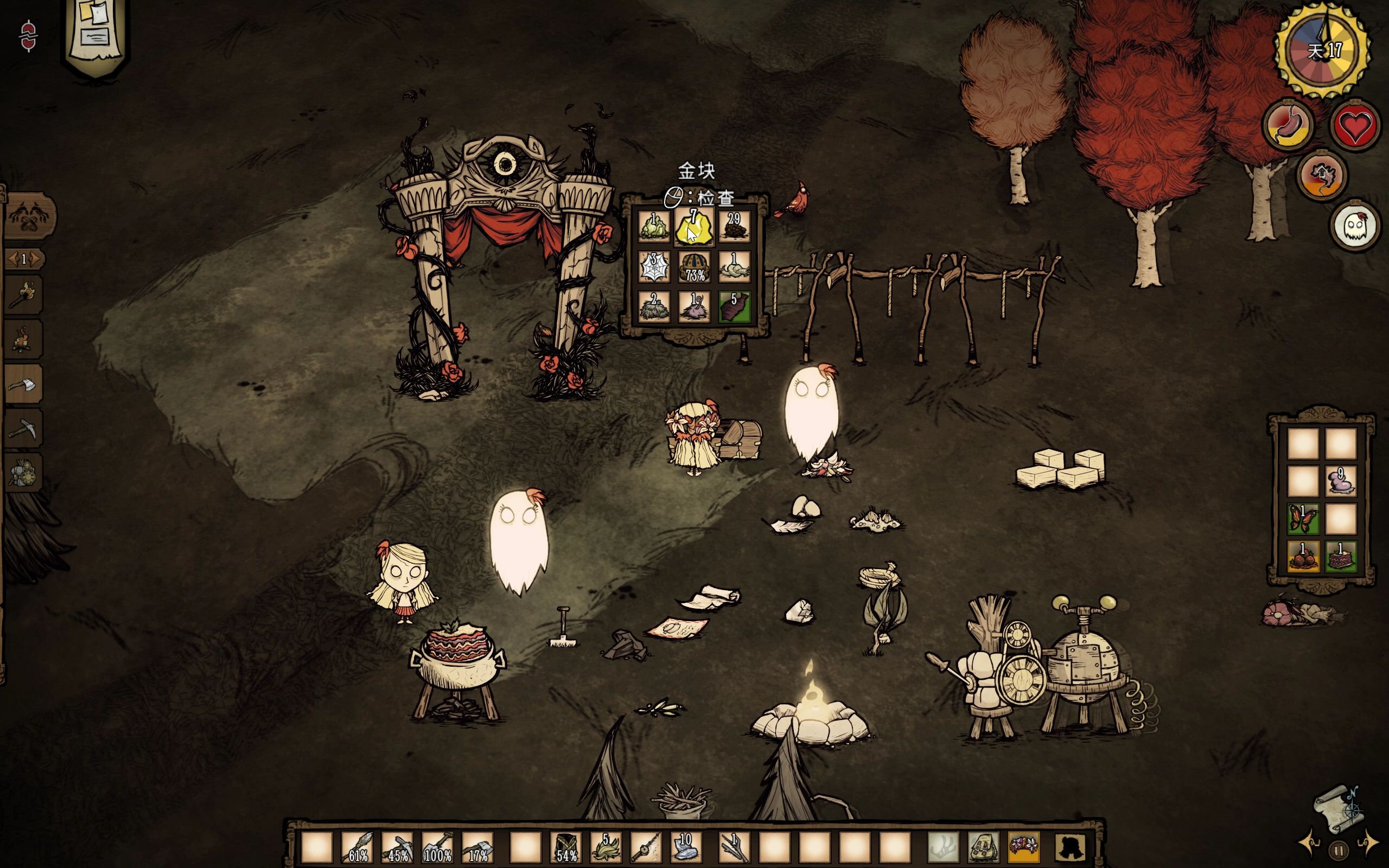Pick the spider silk from the chest
1389x868 pixels.
pos(654,267)
